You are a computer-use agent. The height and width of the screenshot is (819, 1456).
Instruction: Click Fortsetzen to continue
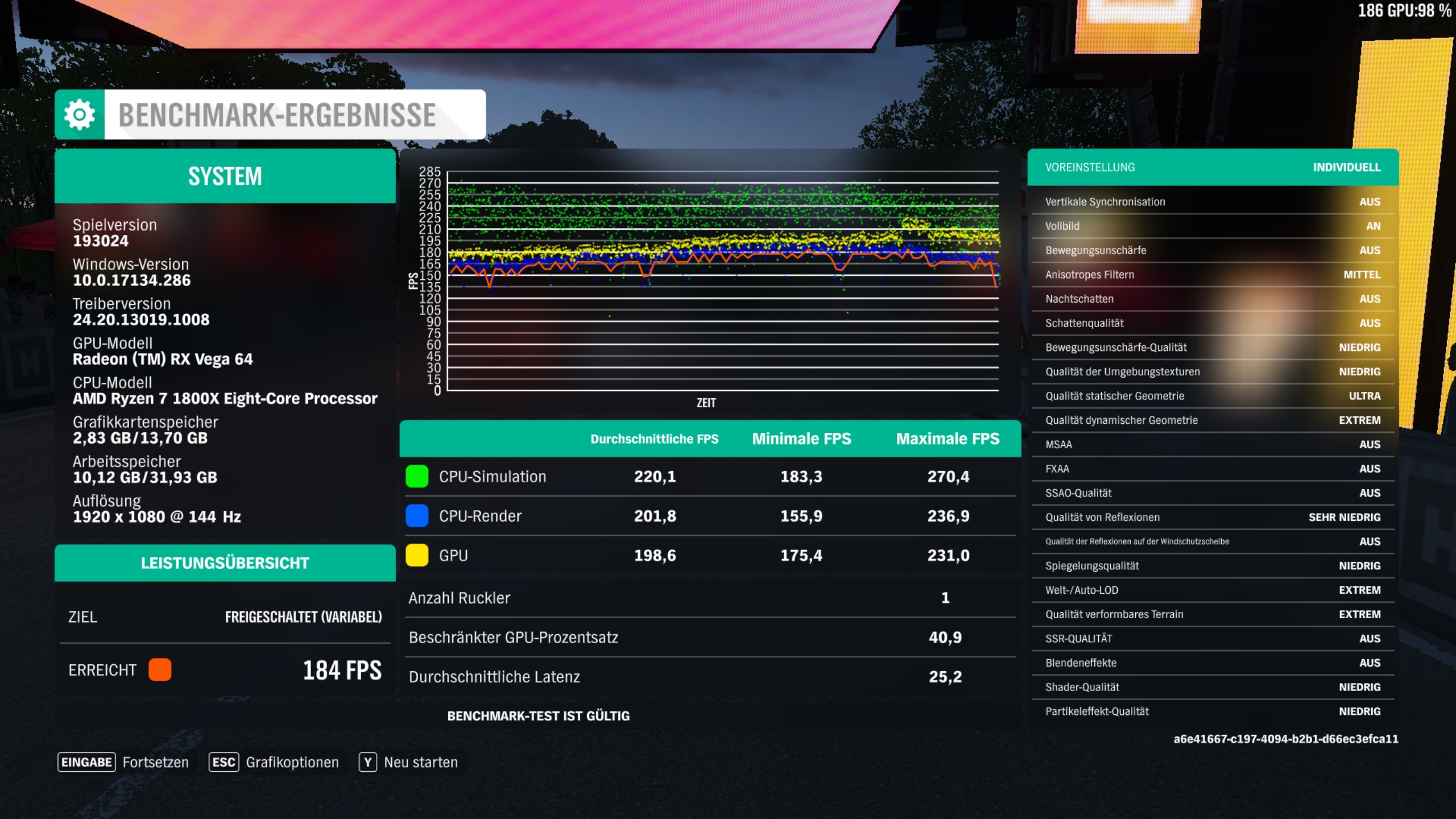coord(156,762)
